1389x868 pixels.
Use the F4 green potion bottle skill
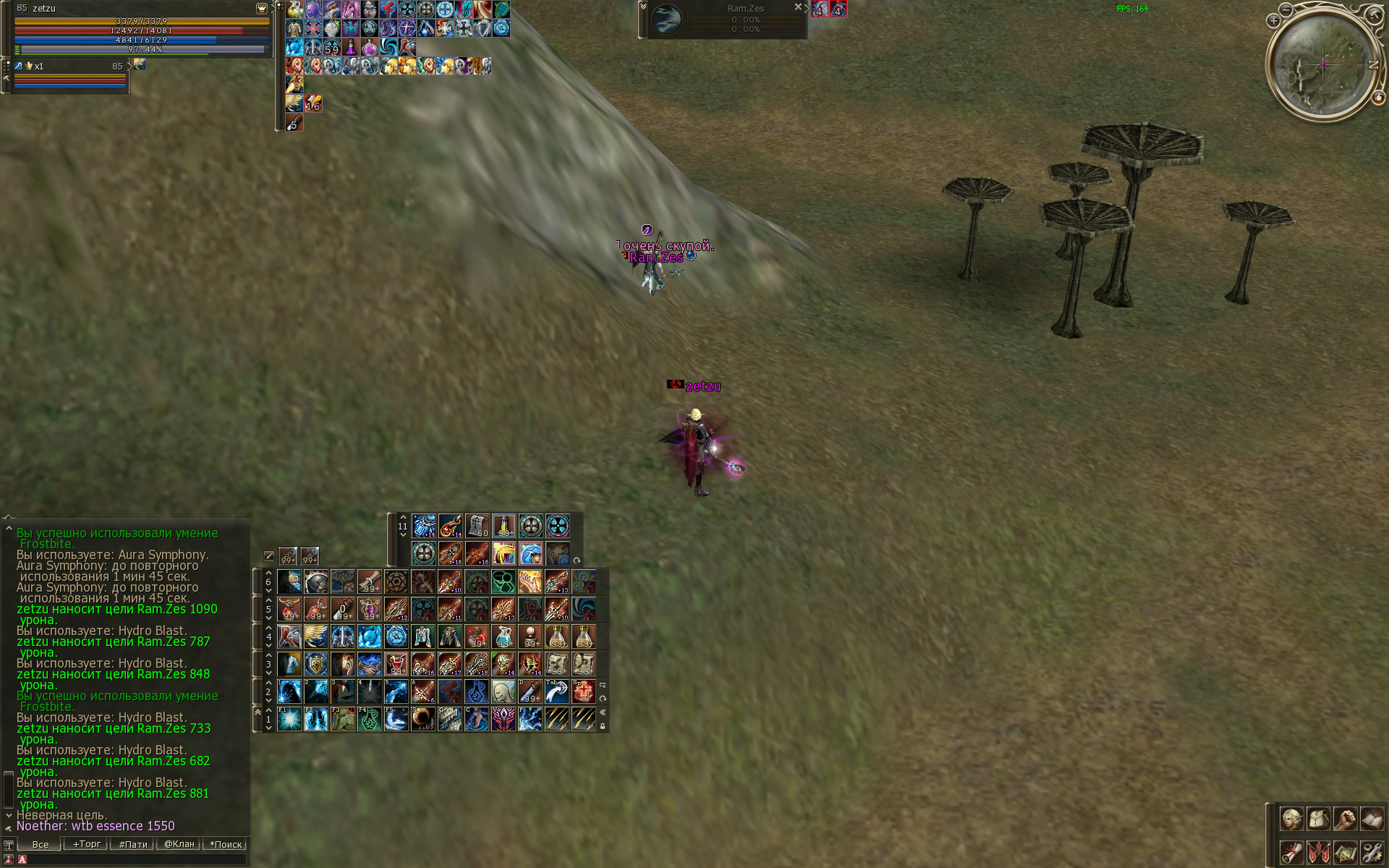(x=370, y=719)
